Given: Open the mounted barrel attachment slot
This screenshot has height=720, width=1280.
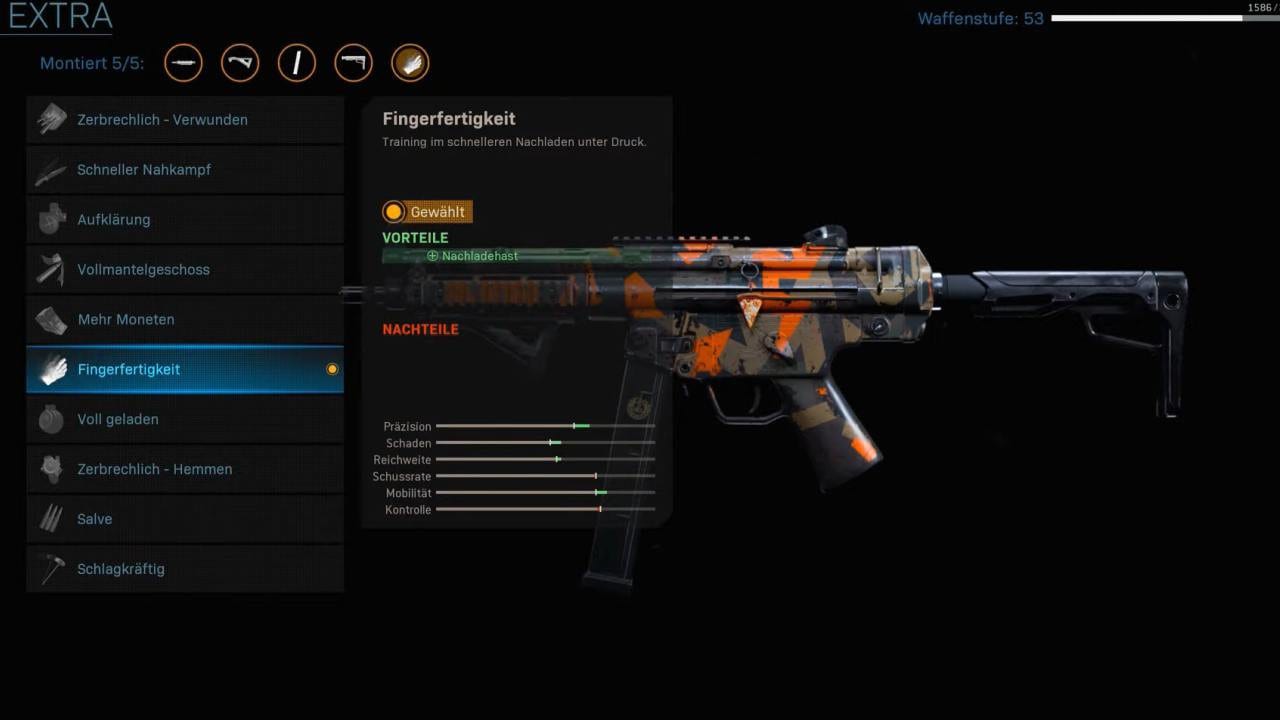Looking at the screenshot, I should coord(183,63).
